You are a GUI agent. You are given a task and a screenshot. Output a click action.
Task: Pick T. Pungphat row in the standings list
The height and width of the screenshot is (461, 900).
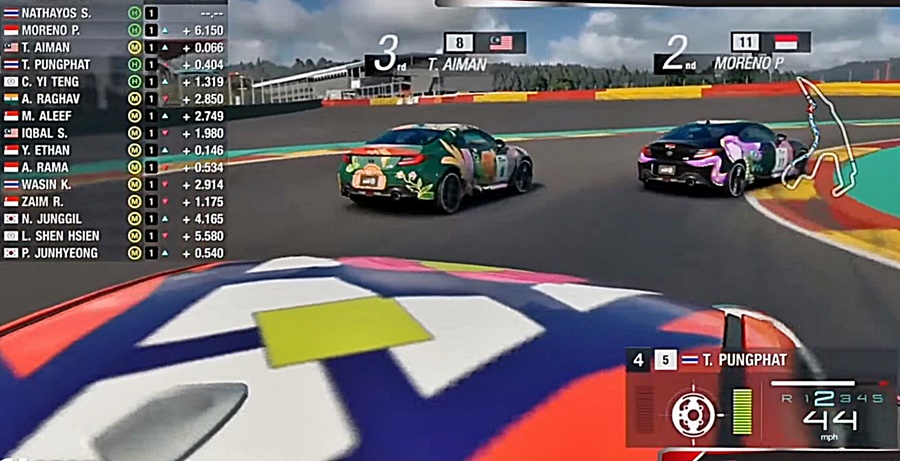pyautogui.click(x=62, y=64)
